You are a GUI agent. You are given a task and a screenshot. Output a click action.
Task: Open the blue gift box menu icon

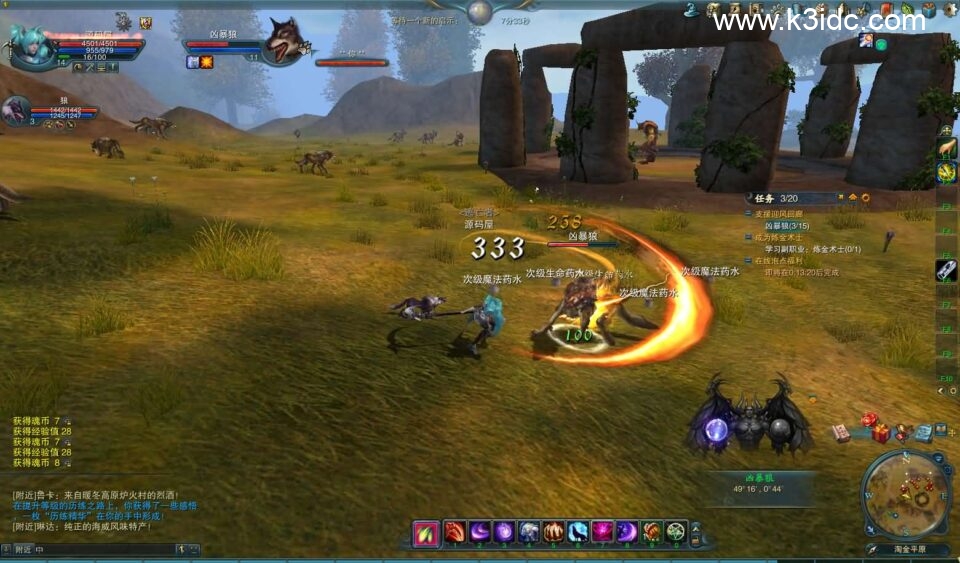928,10
